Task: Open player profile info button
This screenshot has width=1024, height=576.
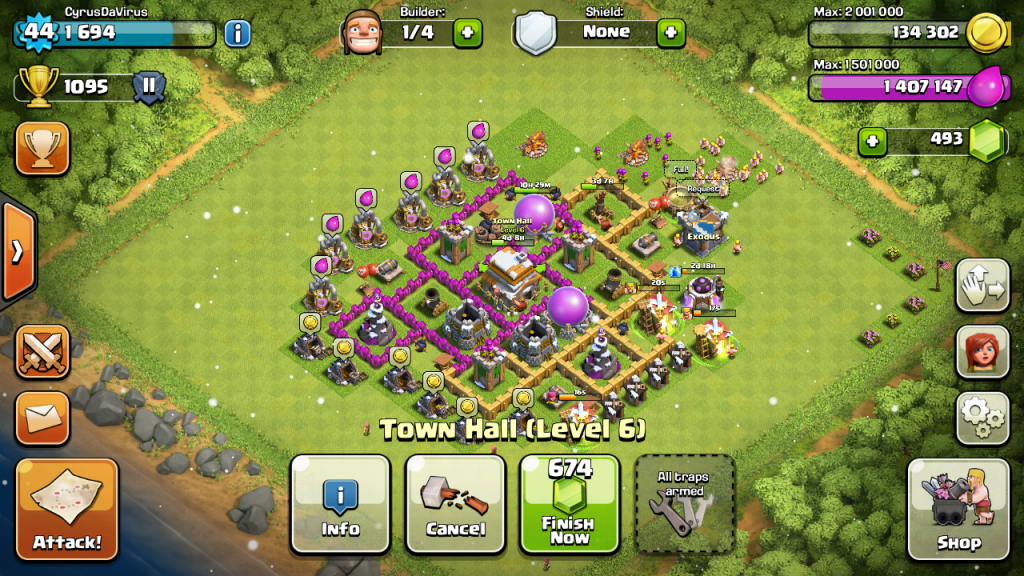Action: tap(237, 33)
